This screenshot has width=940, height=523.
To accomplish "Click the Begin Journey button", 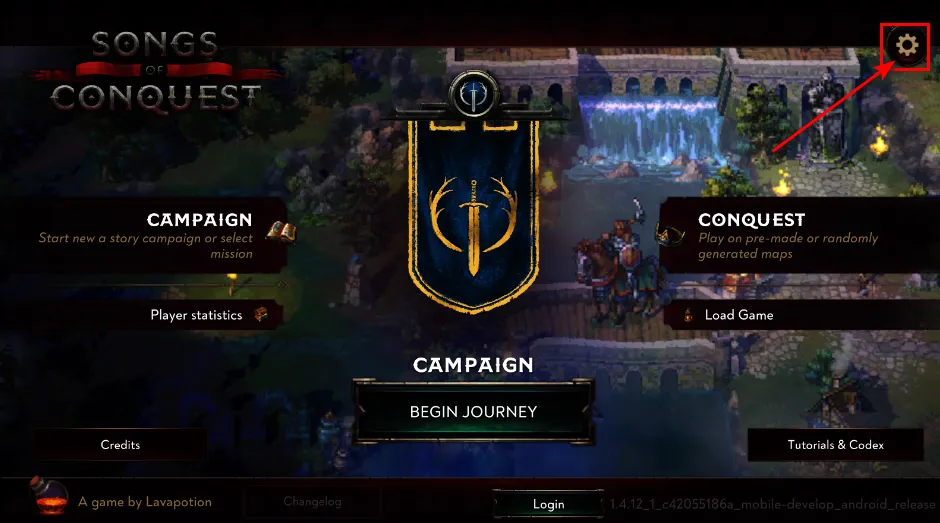I will pyautogui.click(x=473, y=412).
